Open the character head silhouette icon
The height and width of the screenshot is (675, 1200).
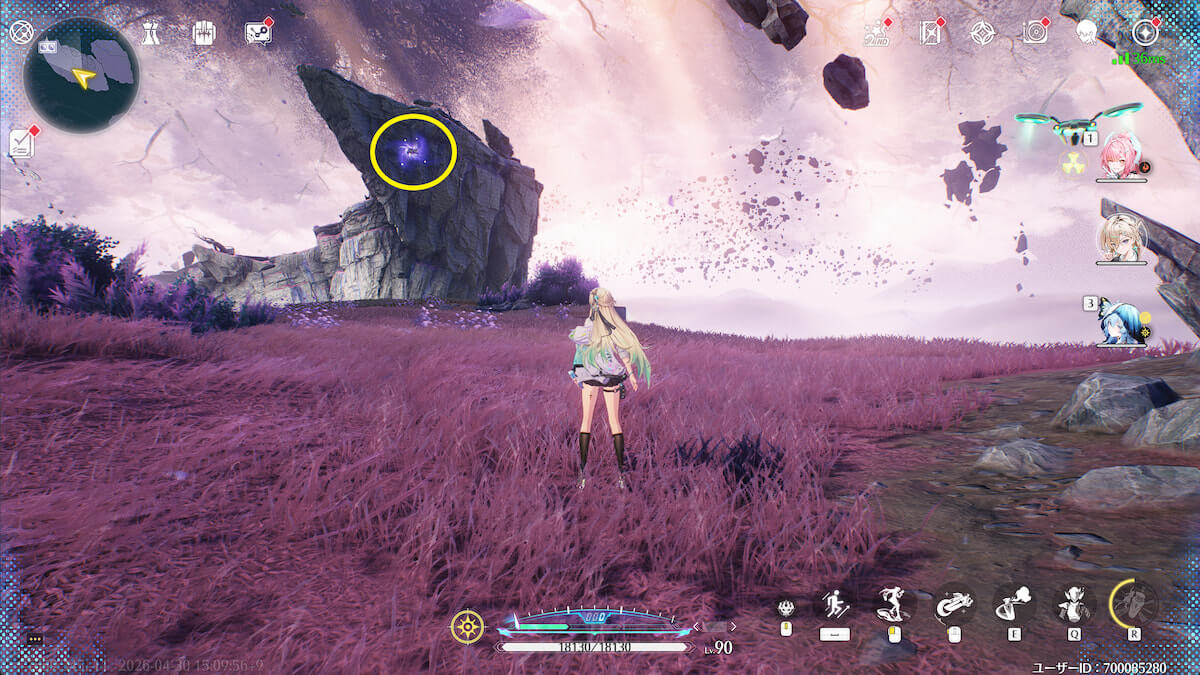[x=1087, y=33]
